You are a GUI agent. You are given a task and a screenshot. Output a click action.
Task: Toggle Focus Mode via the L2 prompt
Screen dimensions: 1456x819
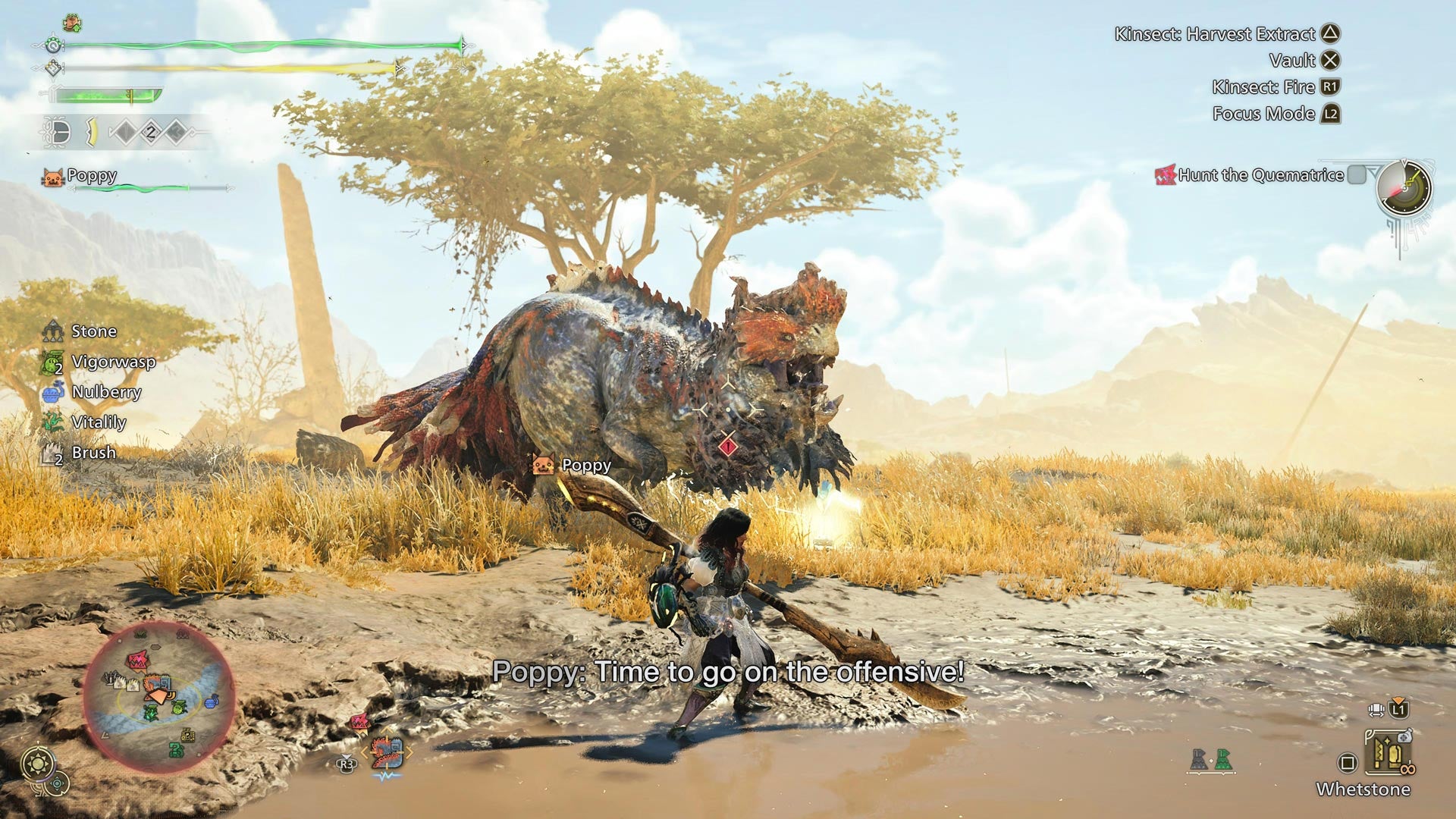click(1332, 114)
